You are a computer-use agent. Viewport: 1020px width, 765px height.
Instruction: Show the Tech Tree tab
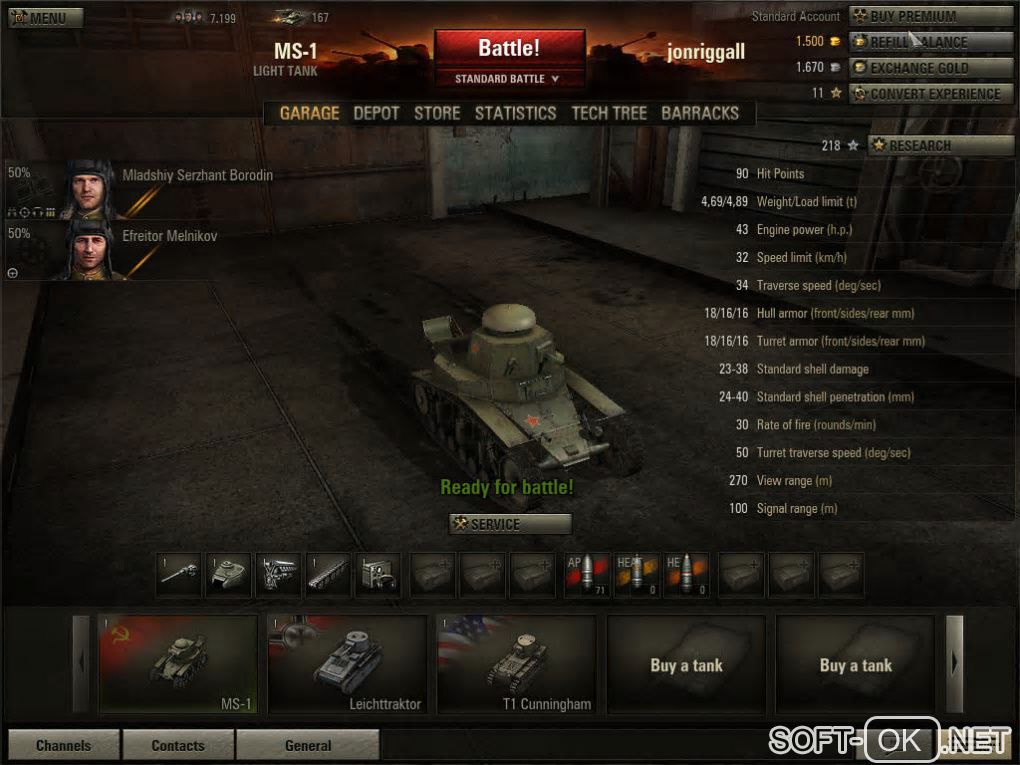609,113
